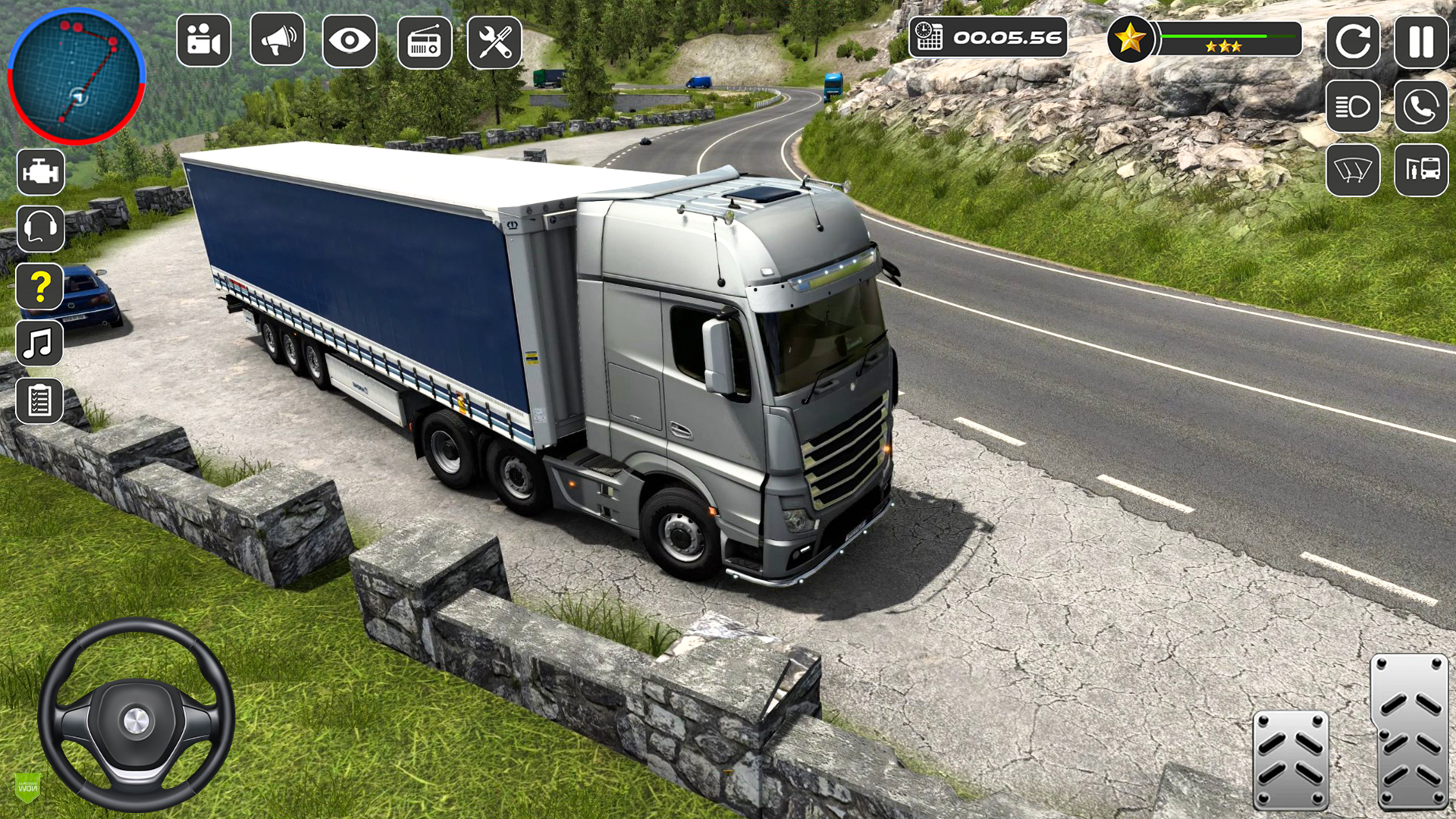Open the wrench and screwdriver repair tools
Viewport: 1456px width, 819px height.
click(x=494, y=42)
